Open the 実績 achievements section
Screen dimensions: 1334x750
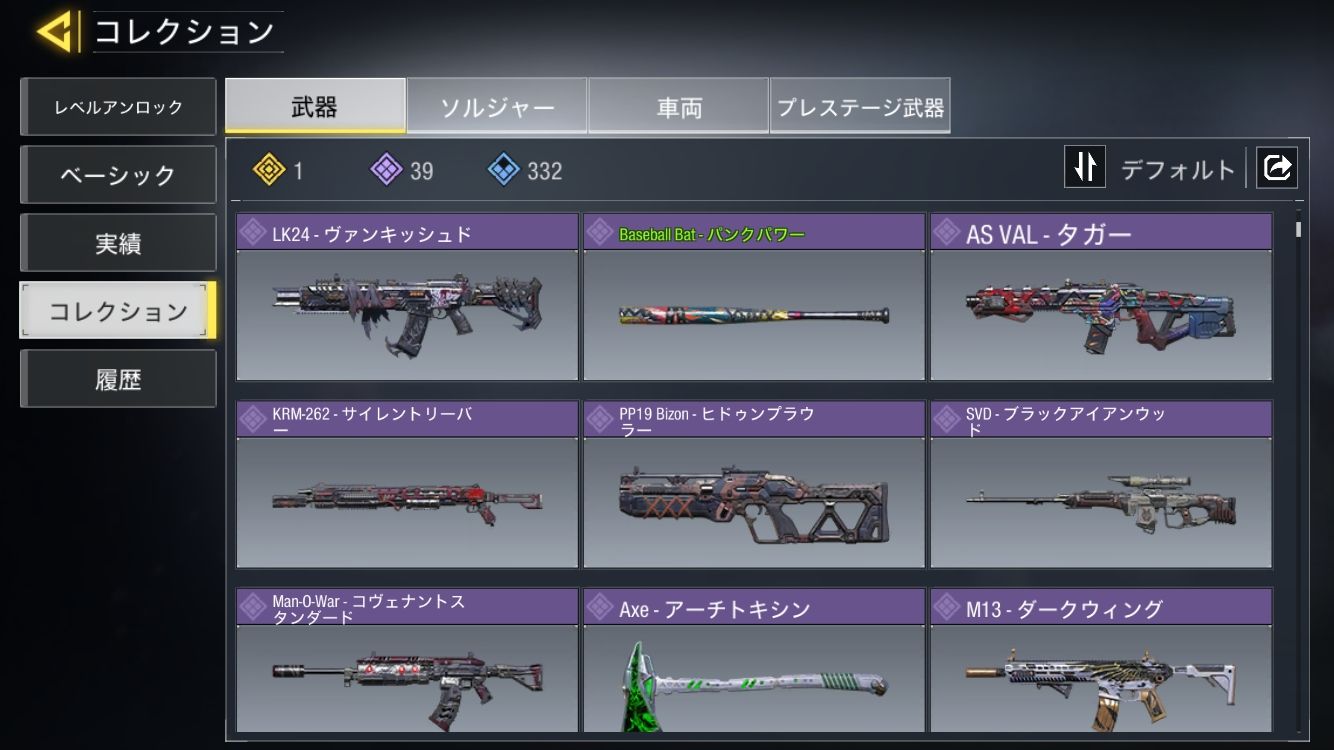(x=118, y=243)
